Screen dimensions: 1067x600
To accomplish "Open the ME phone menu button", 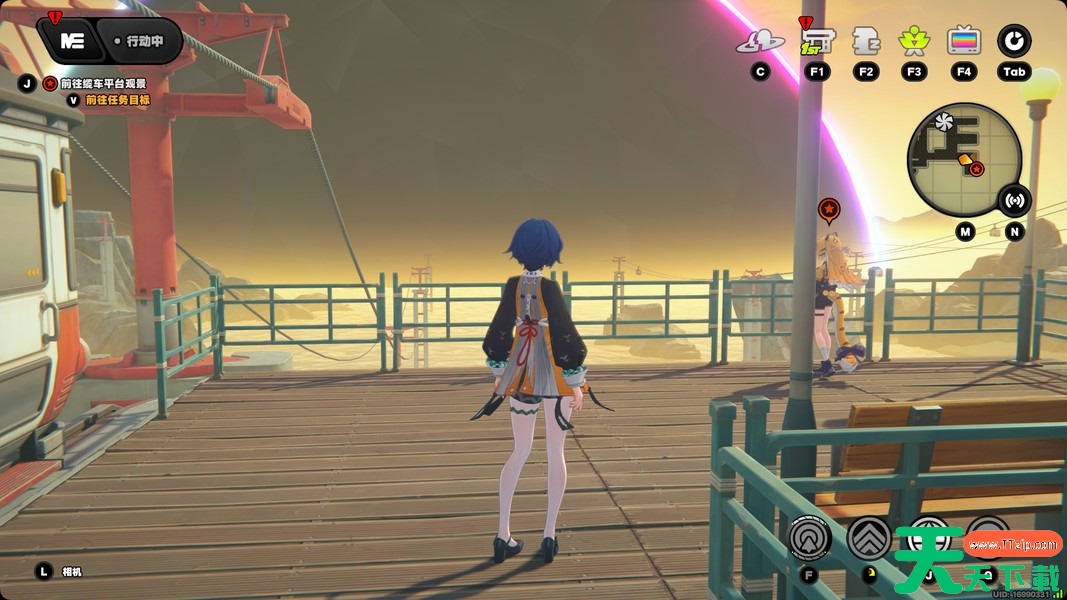I will (72, 41).
